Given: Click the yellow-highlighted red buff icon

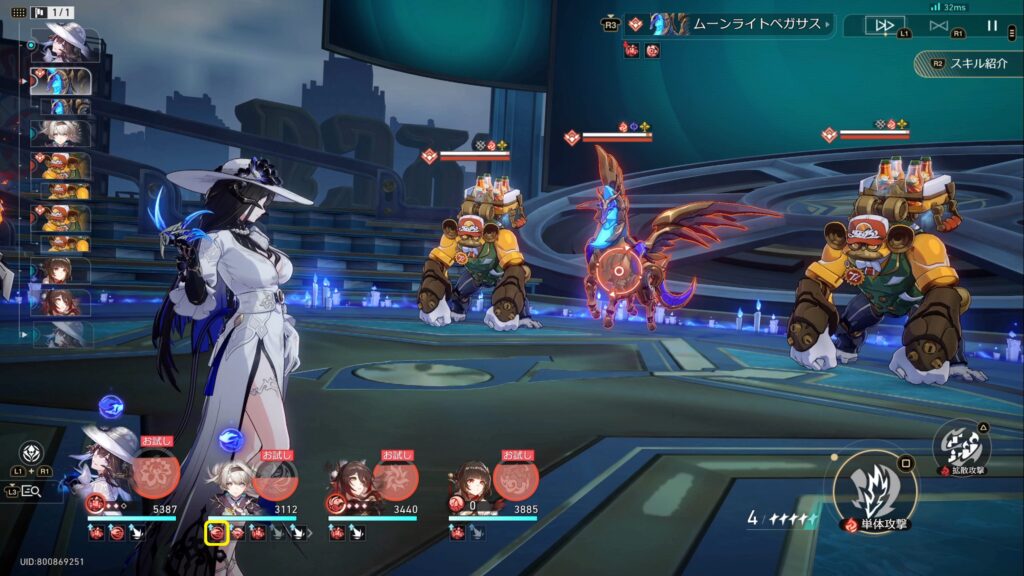Looking at the screenshot, I should (217, 533).
